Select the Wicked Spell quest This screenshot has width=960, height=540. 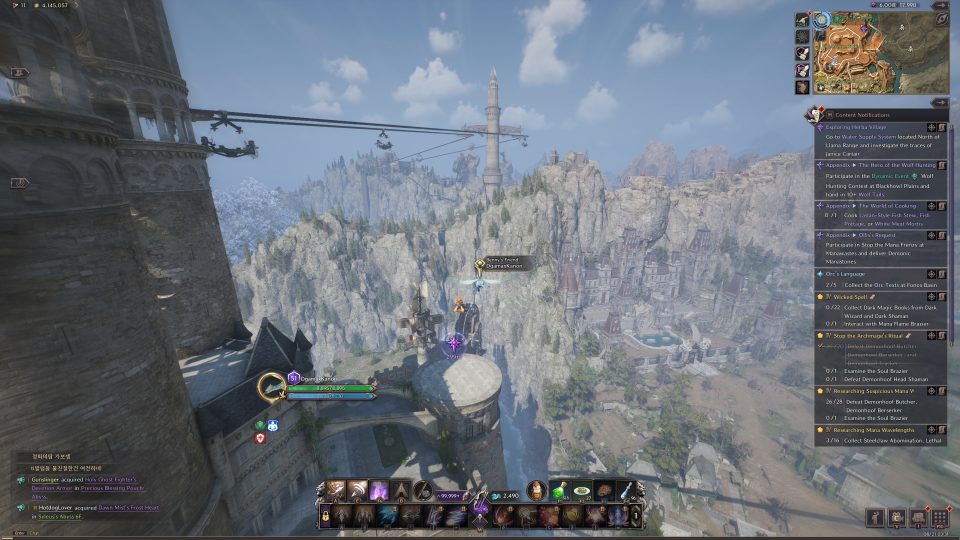(x=846, y=296)
